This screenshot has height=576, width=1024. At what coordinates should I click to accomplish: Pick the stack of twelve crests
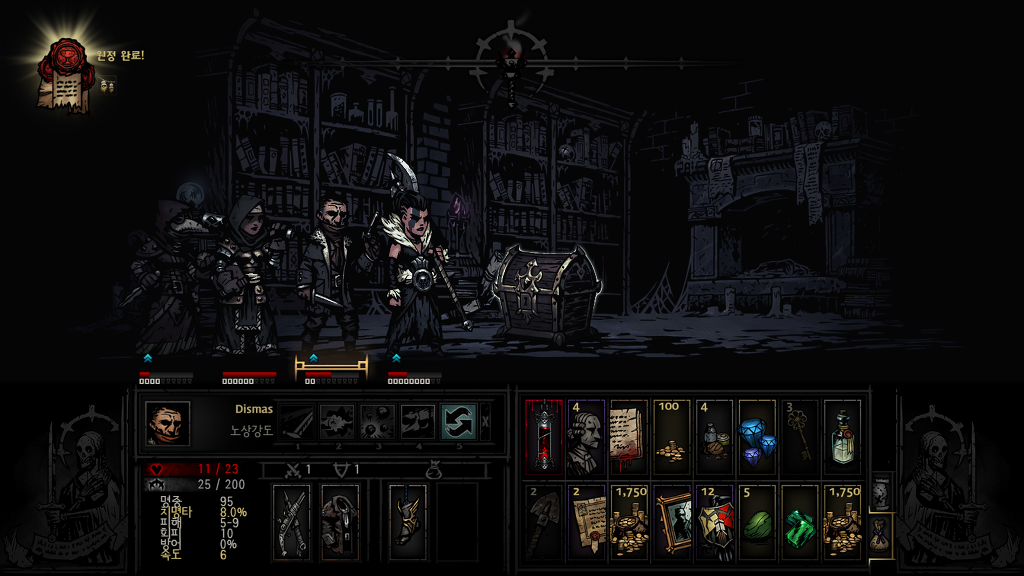coord(714,519)
